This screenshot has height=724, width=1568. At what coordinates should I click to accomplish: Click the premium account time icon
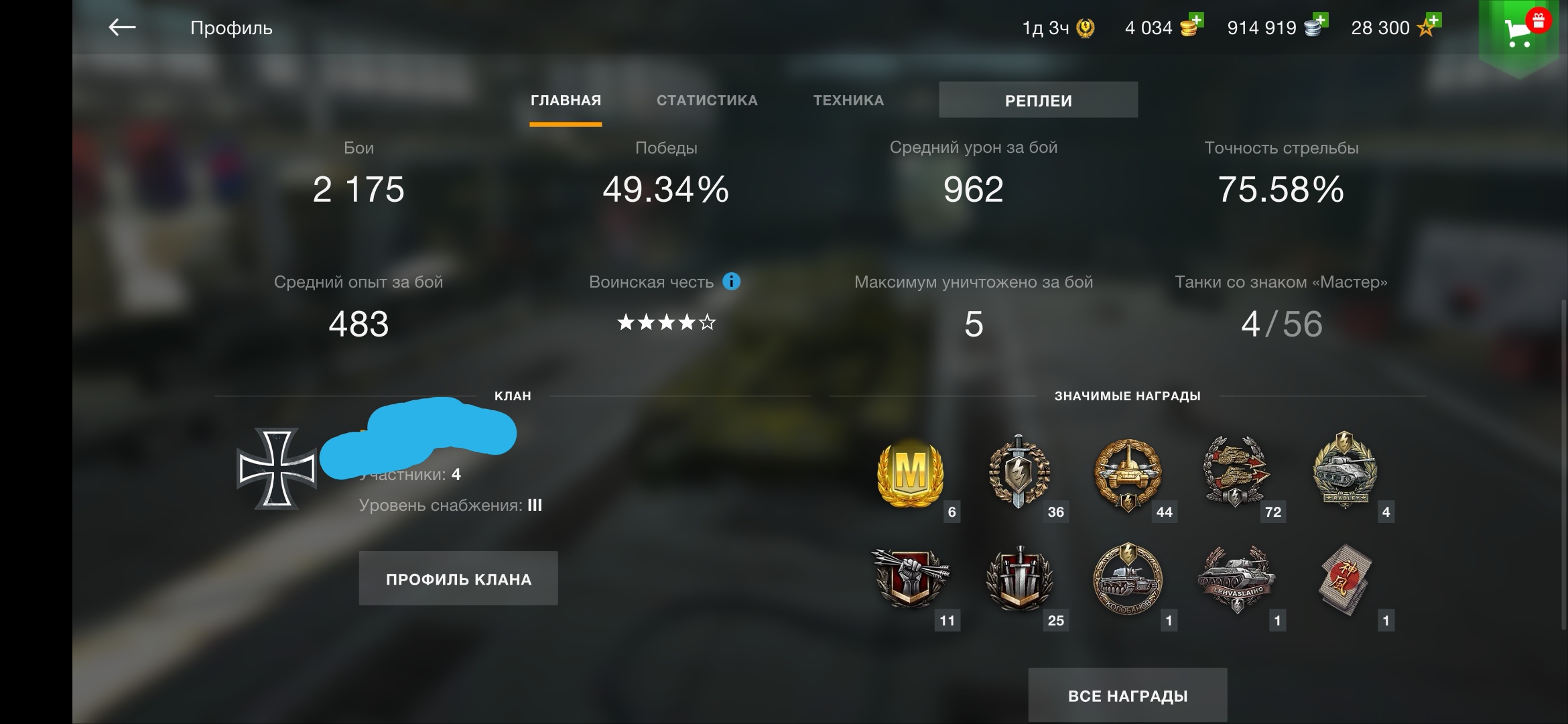1086,28
